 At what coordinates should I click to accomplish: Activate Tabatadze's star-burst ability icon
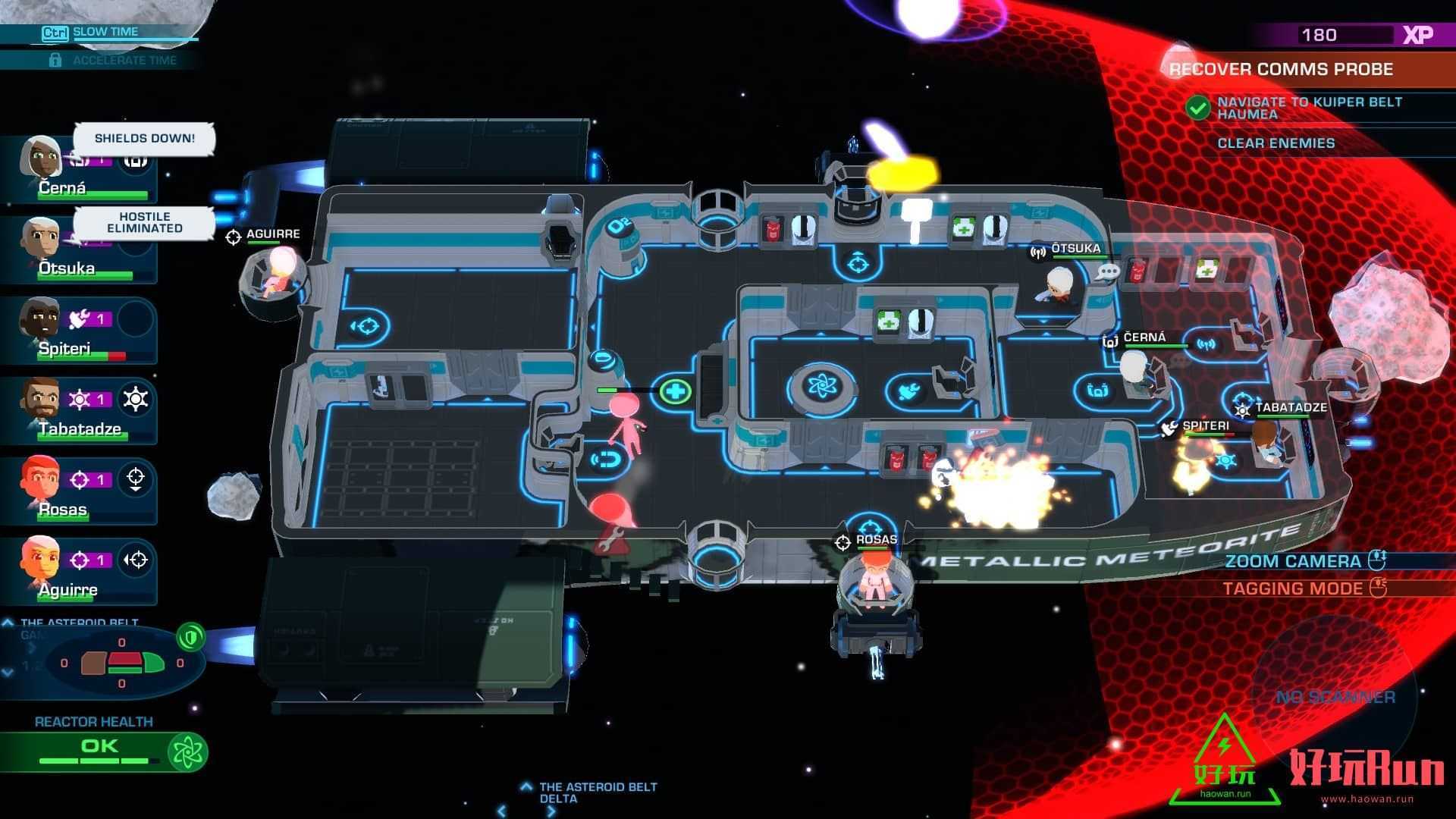tap(136, 400)
